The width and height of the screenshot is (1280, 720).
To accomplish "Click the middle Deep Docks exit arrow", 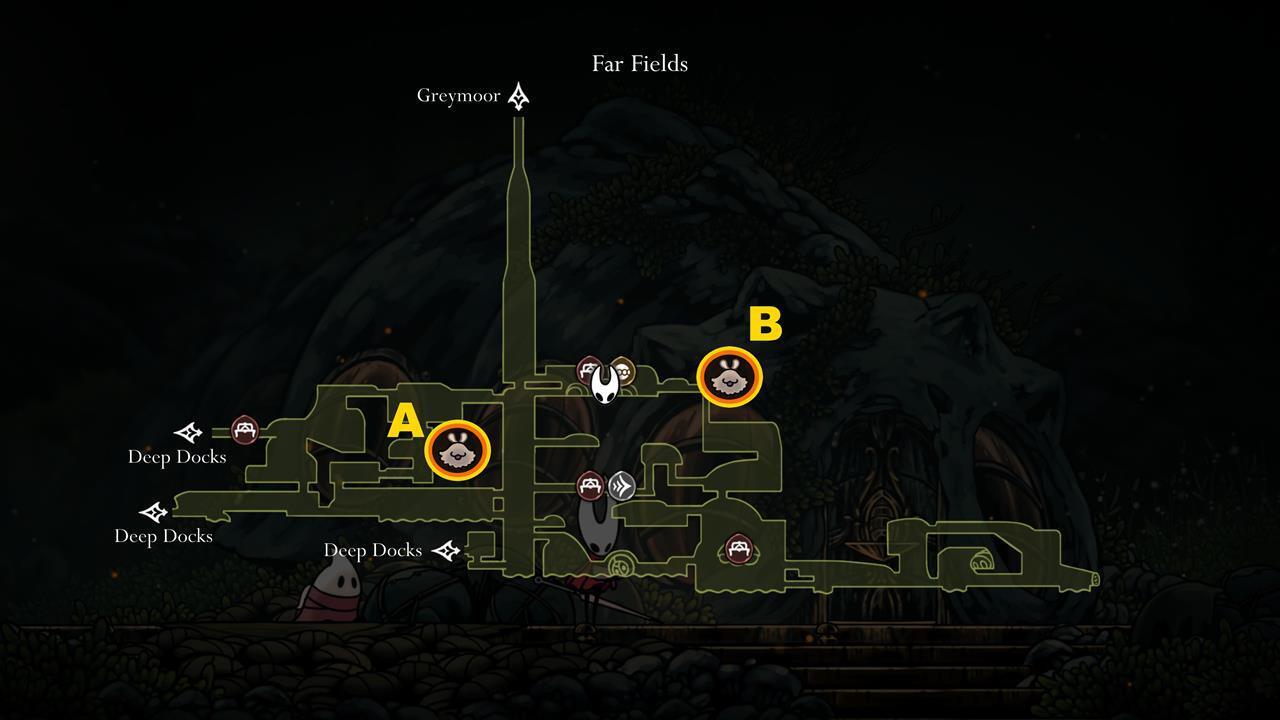I will [154, 513].
